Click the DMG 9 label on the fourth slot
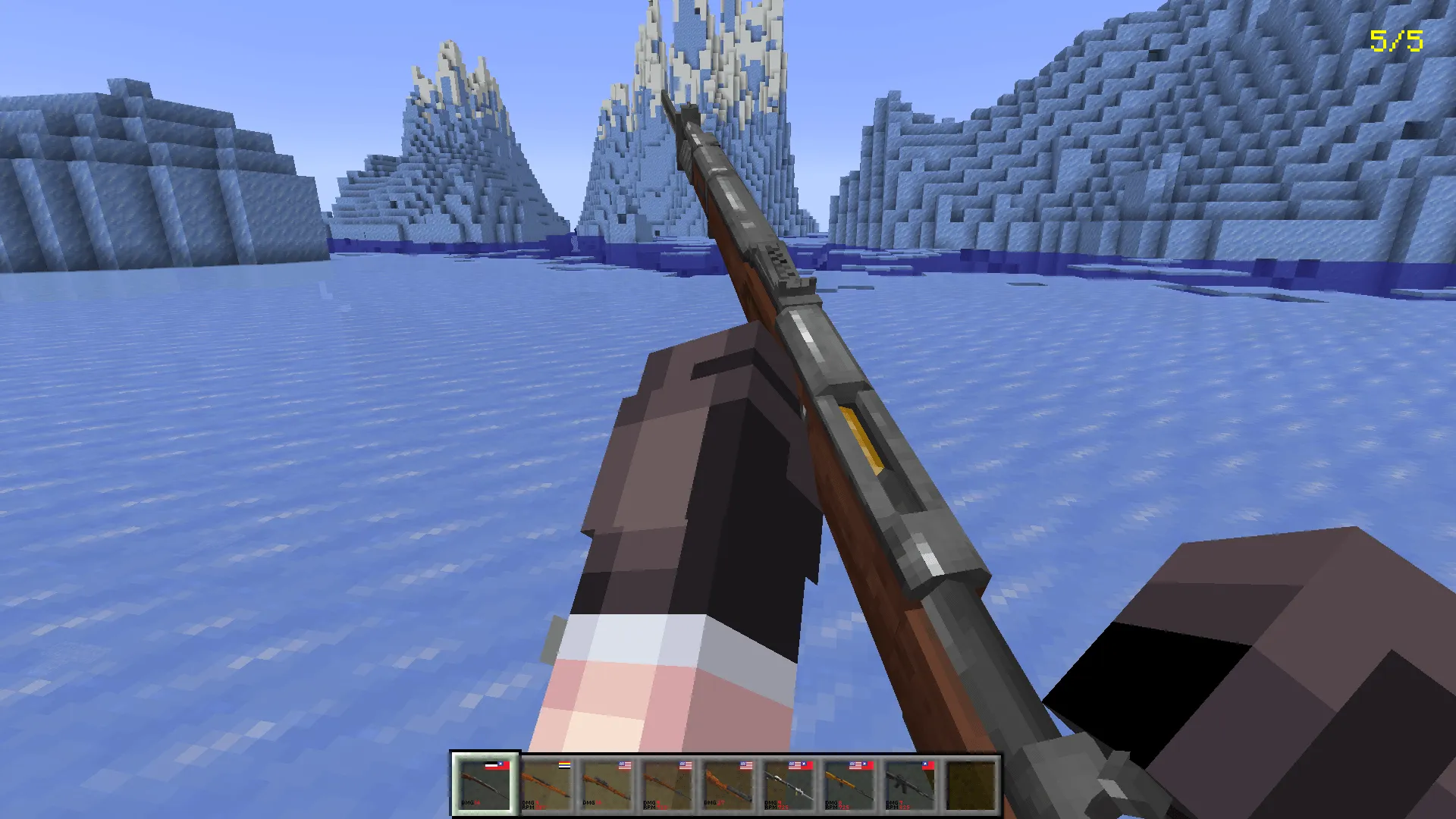 [x=650, y=802]
